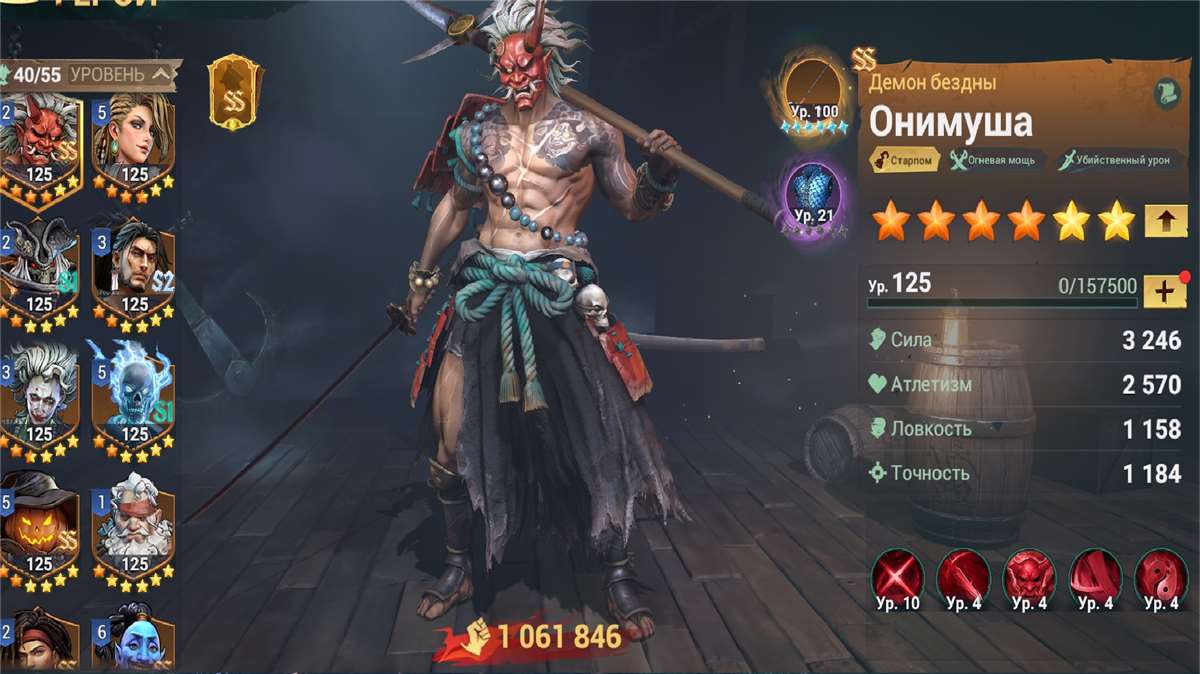Pick the dark-haired bearded man hero
Viewport: 1200px width, 674px height.
point(133,270)
